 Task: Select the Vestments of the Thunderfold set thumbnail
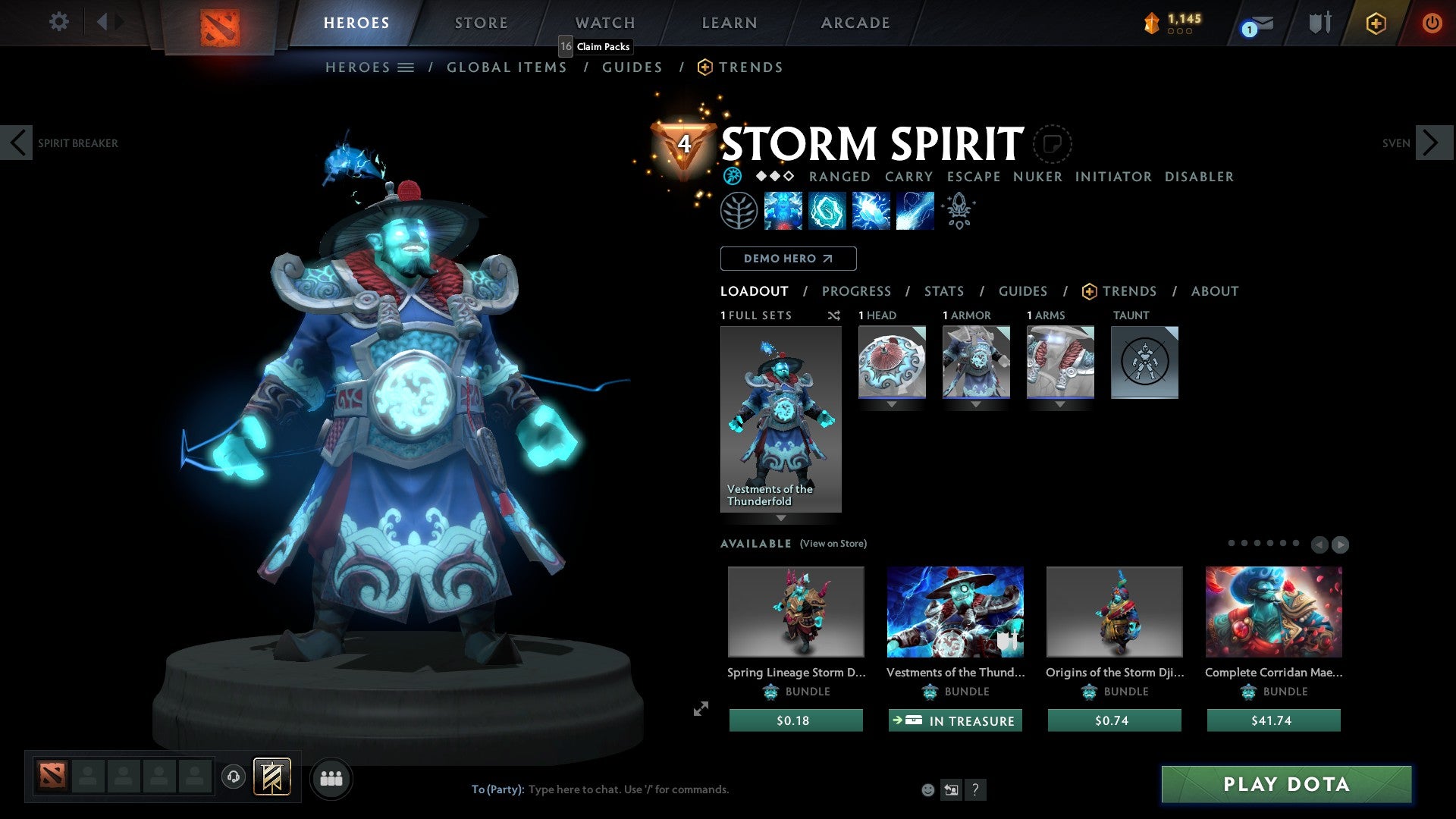click(781, 417)
